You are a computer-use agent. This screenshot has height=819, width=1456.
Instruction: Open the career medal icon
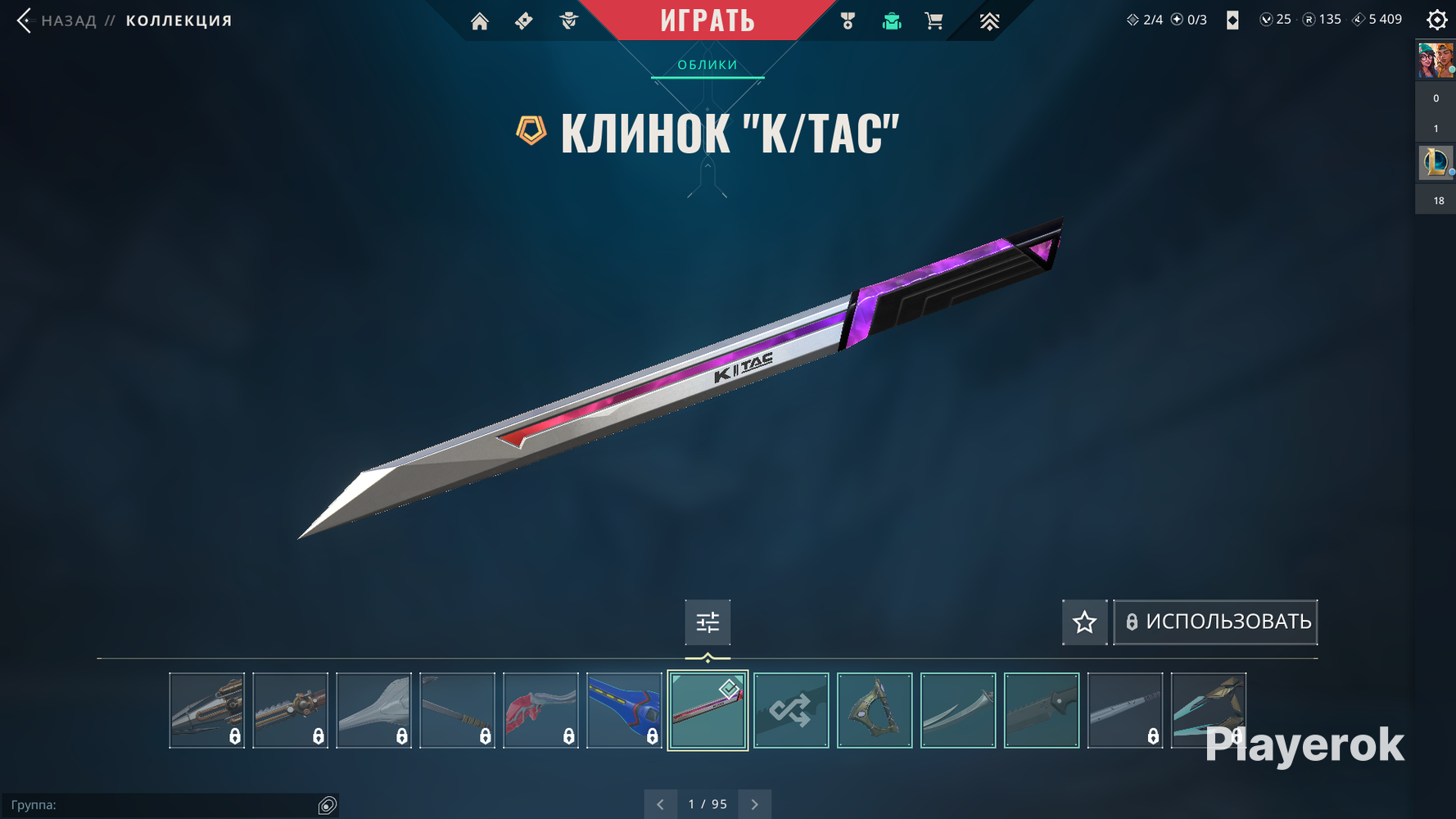tap(848, 21)
